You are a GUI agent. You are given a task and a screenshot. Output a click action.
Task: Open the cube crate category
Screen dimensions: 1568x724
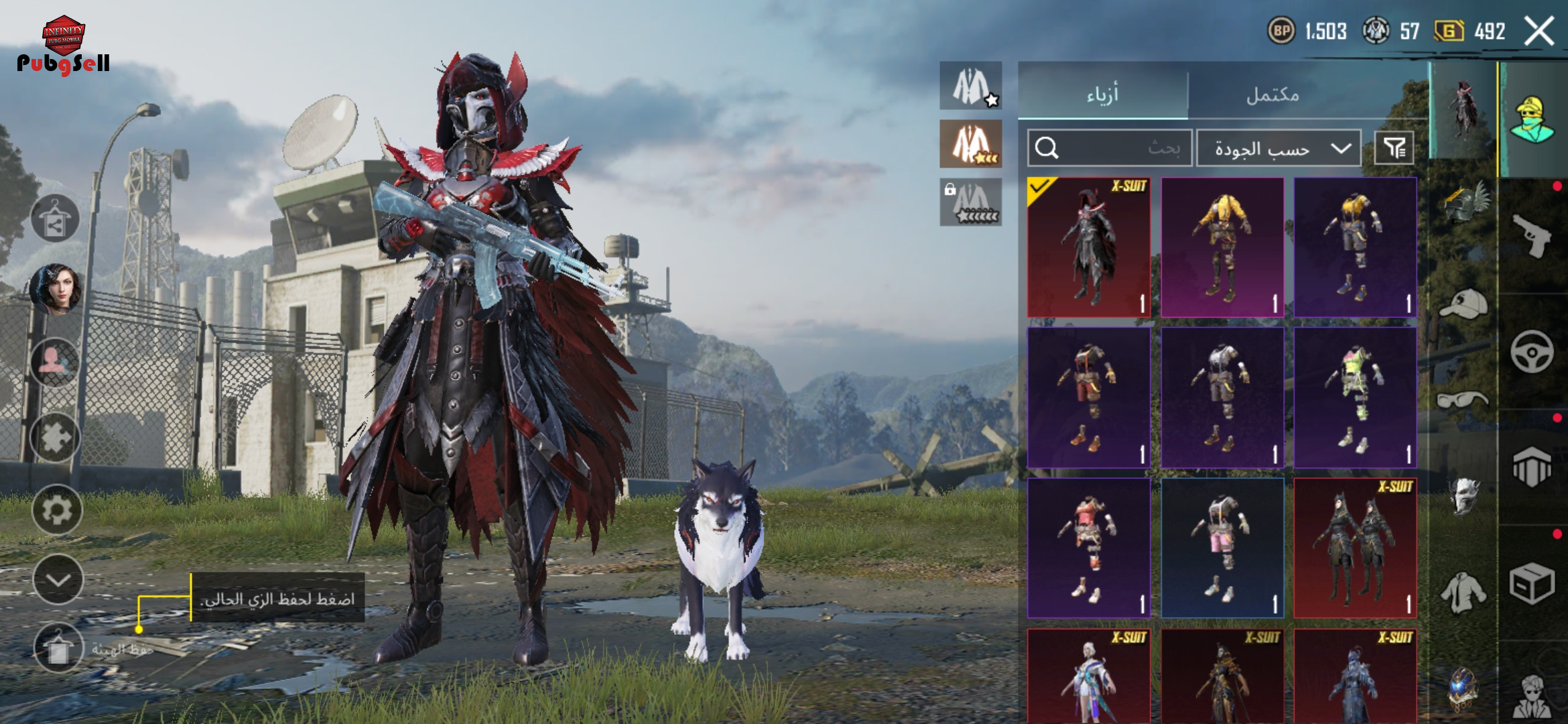pos(1532,583)
